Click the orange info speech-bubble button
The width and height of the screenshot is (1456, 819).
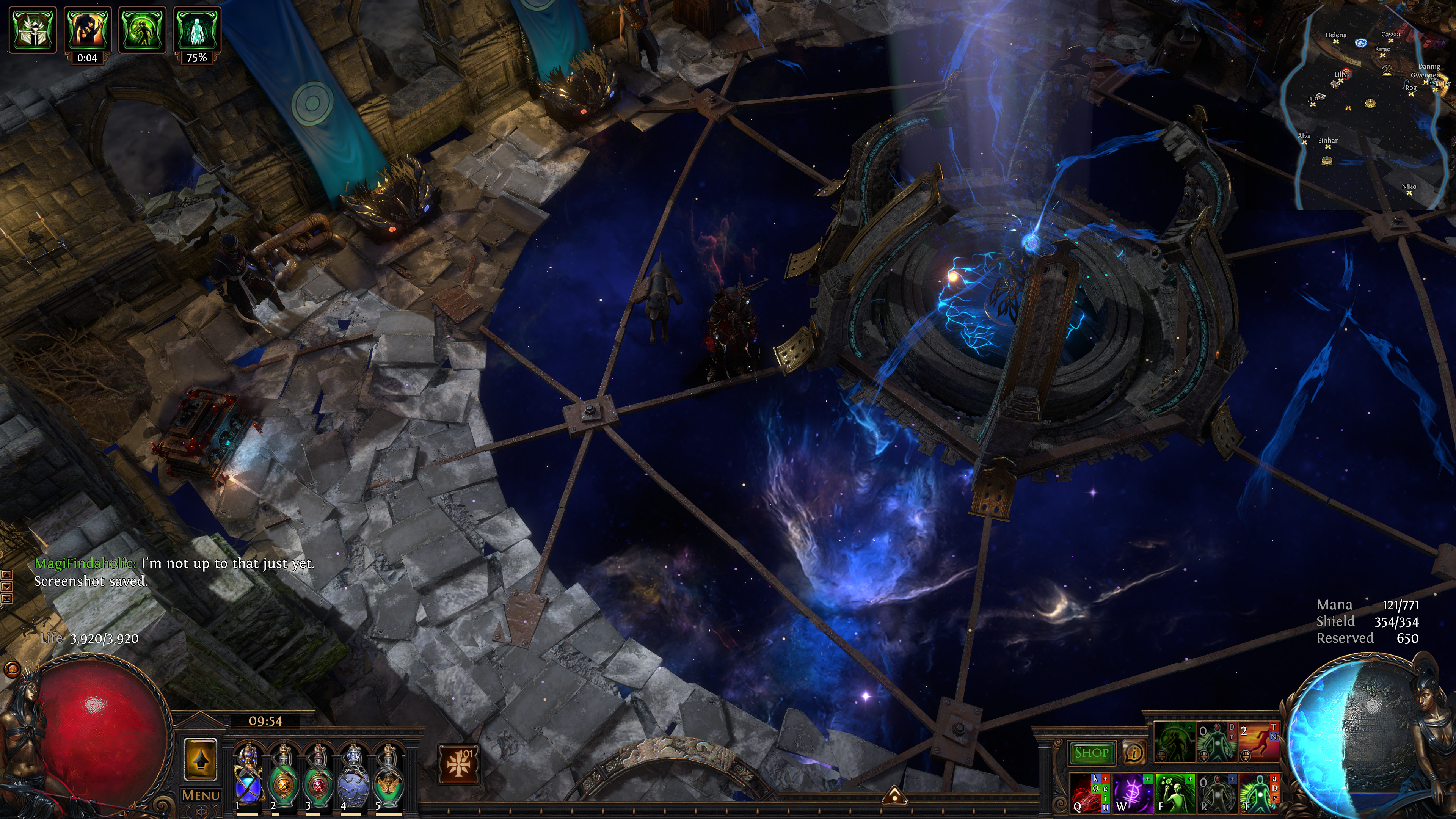pos(1133,752)
